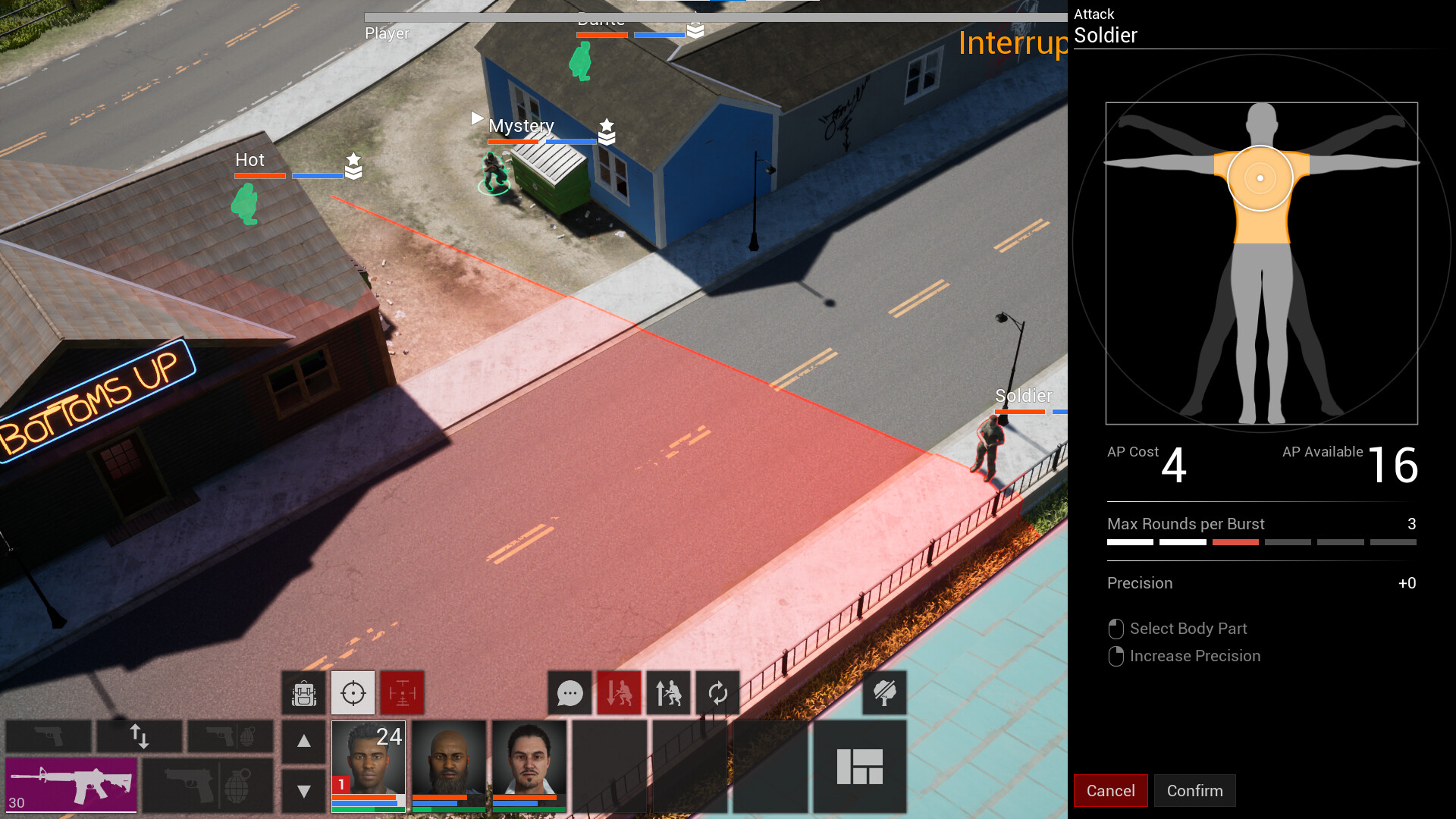Image resolution: width=1456 pixels, height=819 pixels.
Task: Click the up arrow above portrait list
Action: tap(304, 739)
